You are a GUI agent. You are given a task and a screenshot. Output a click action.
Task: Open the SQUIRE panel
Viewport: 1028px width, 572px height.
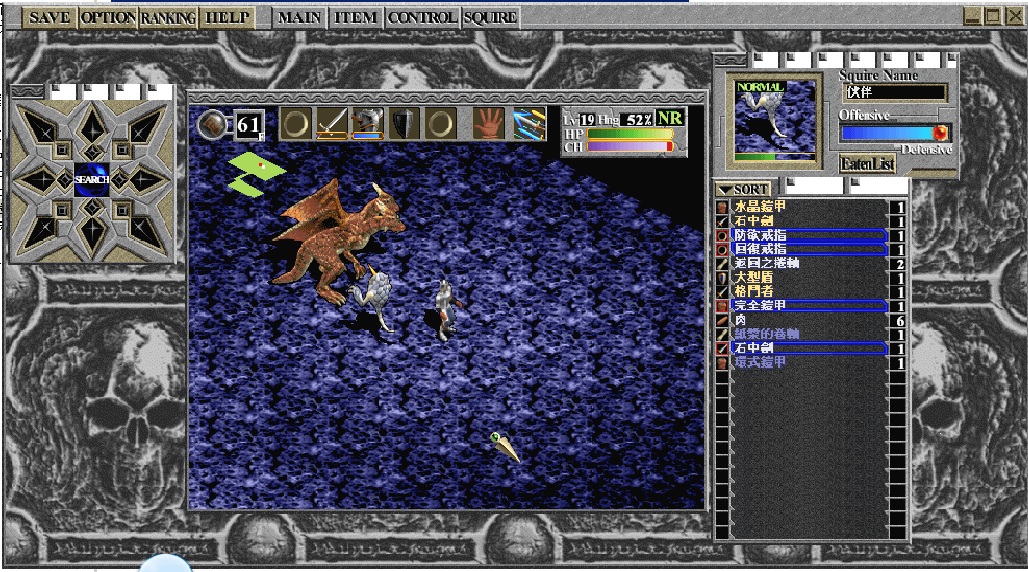click(x=490, y=17)
